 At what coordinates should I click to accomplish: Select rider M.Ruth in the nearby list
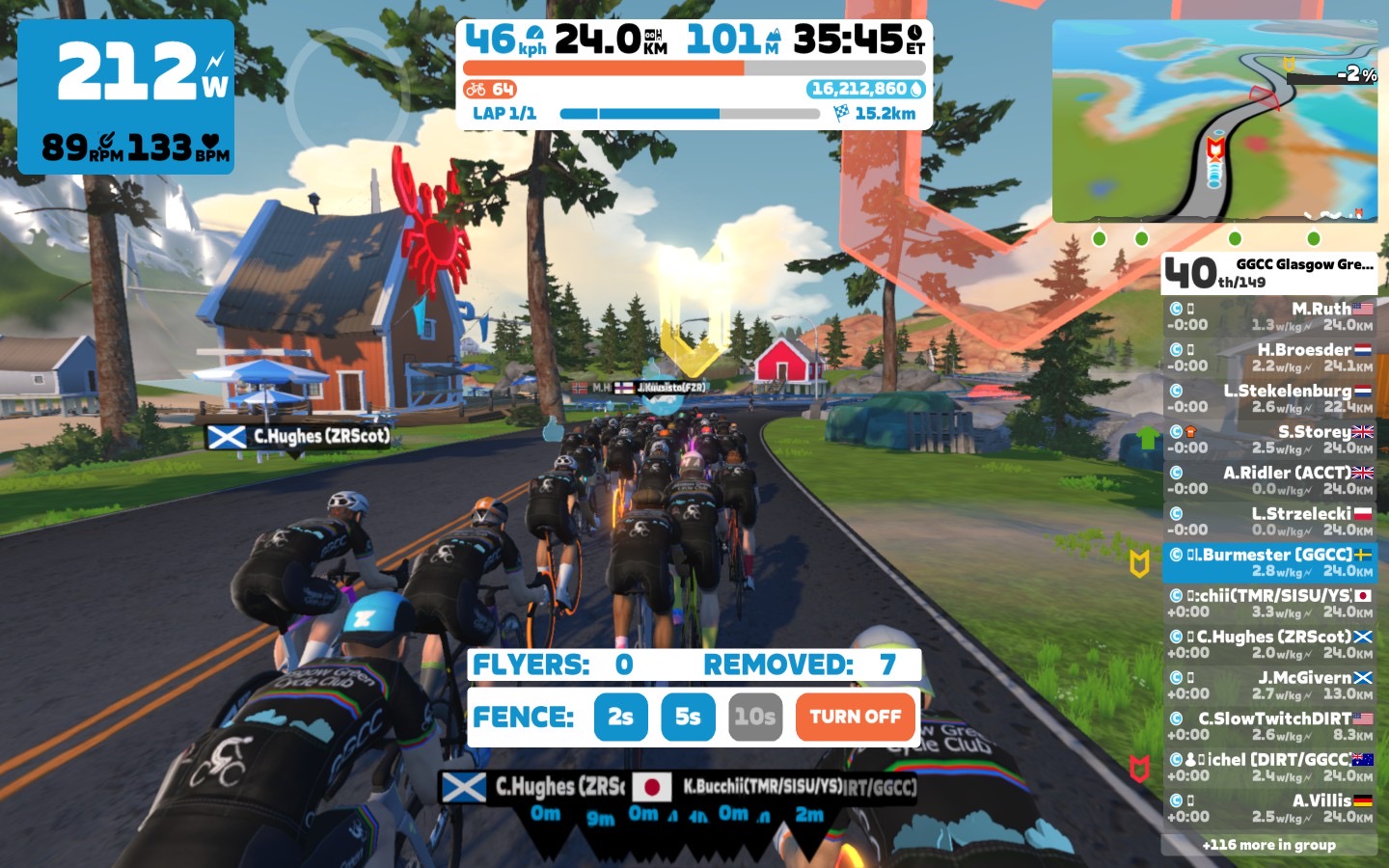point(1269,316)
